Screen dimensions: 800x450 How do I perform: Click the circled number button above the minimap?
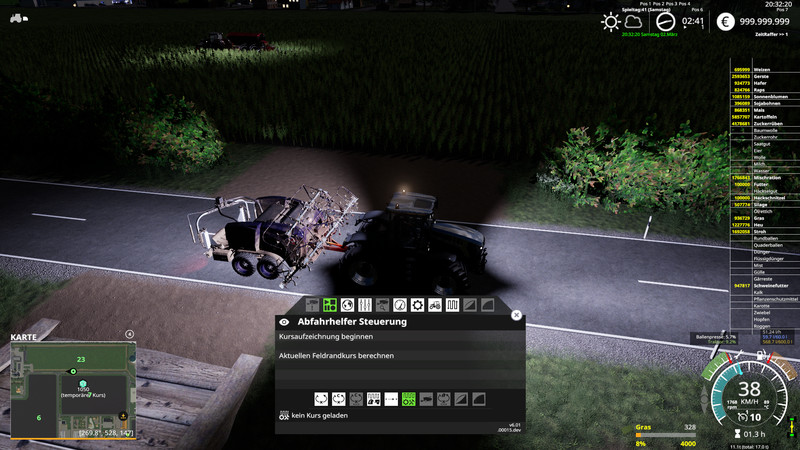(129, 334)
